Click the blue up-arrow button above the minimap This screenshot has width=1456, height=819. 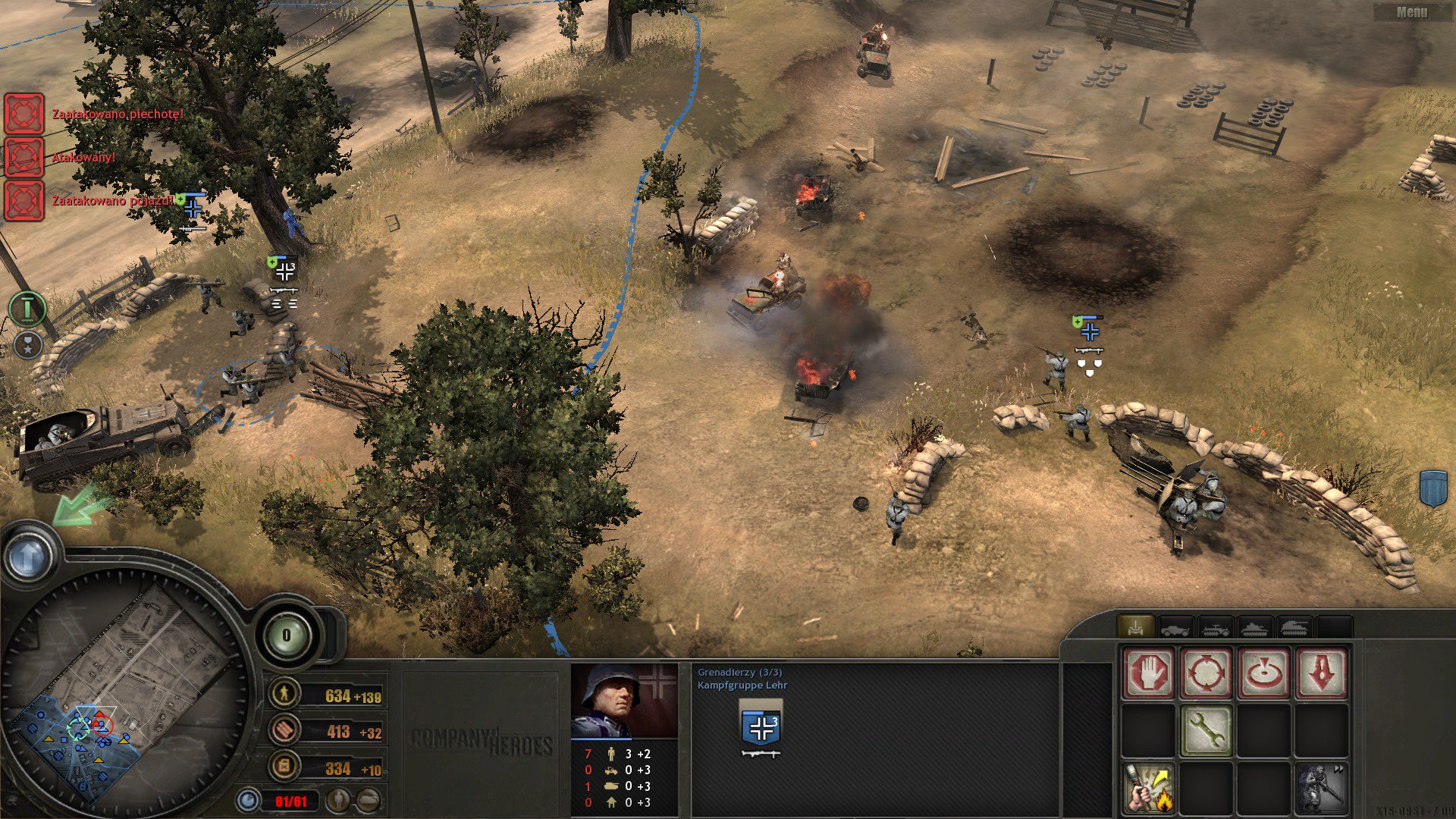(29, 557)
